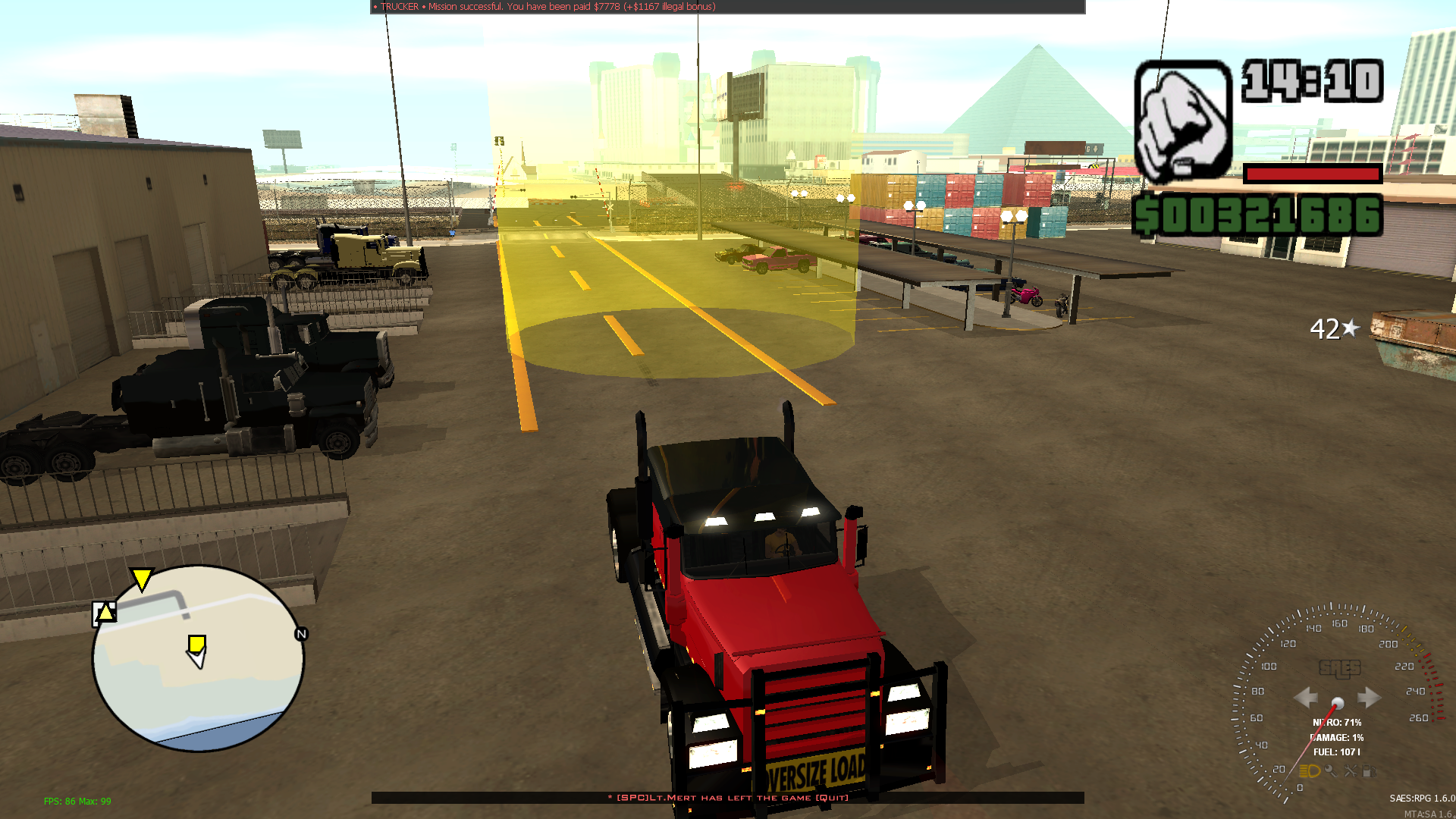The width and height of the screenshot is (1456, 819).
Task: Click the right turn signal arrow
Action: [1370, 697]
